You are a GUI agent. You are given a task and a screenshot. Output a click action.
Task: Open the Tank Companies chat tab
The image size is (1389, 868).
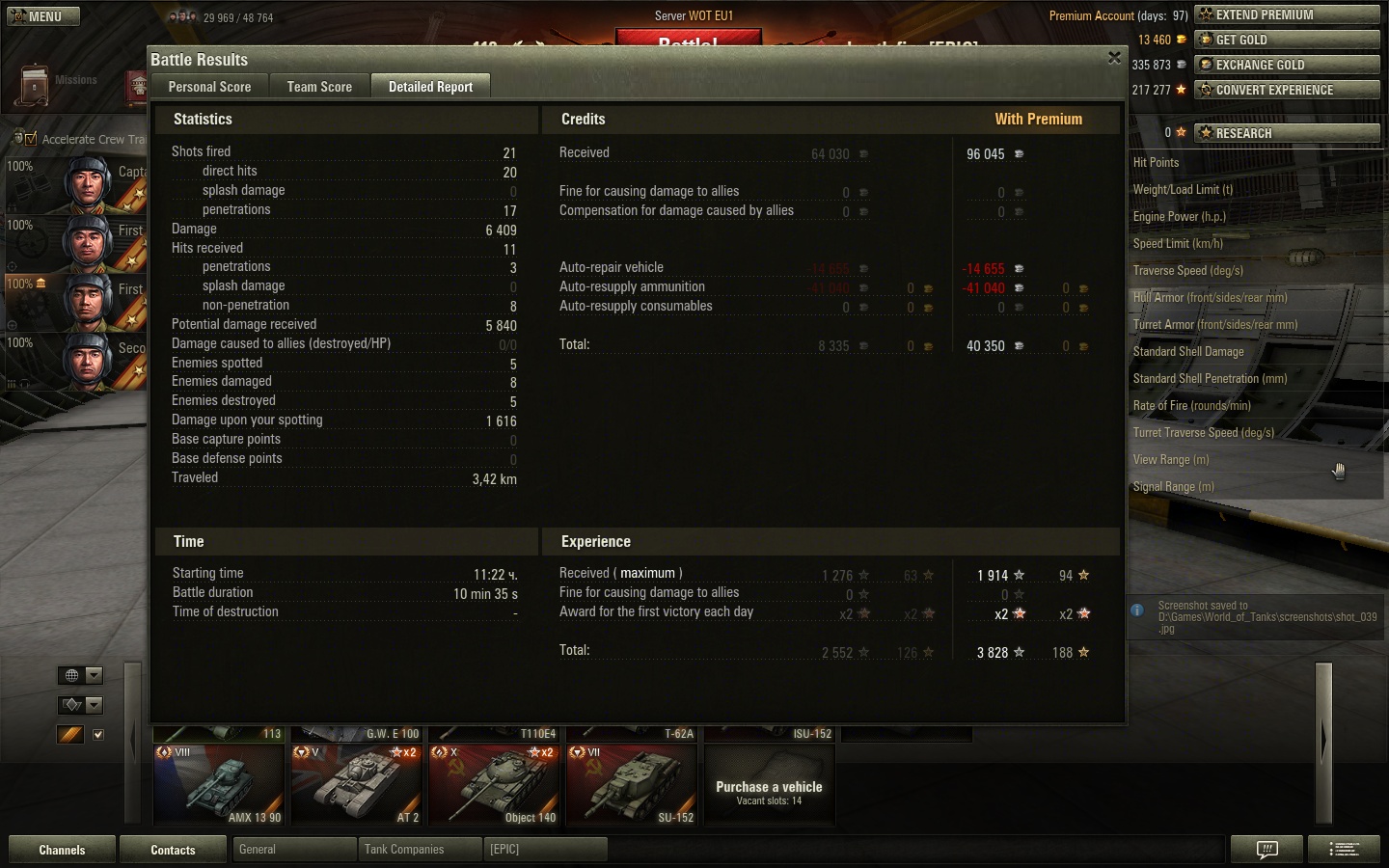420,850
